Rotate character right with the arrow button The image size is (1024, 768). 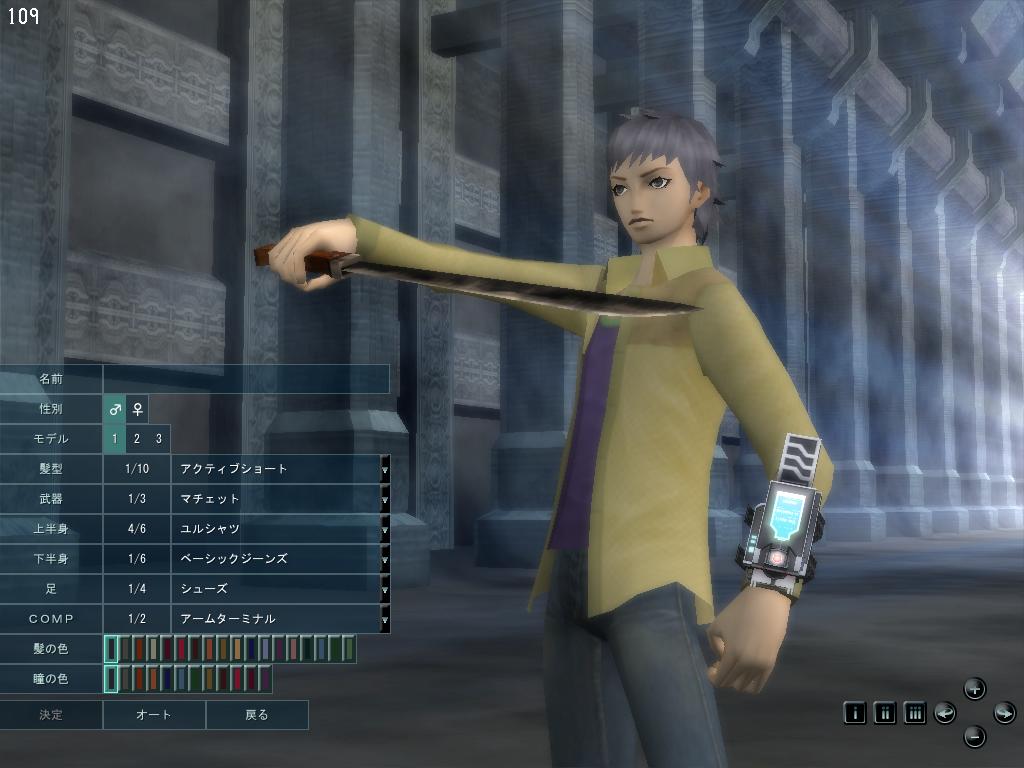tap(1004, 713)
